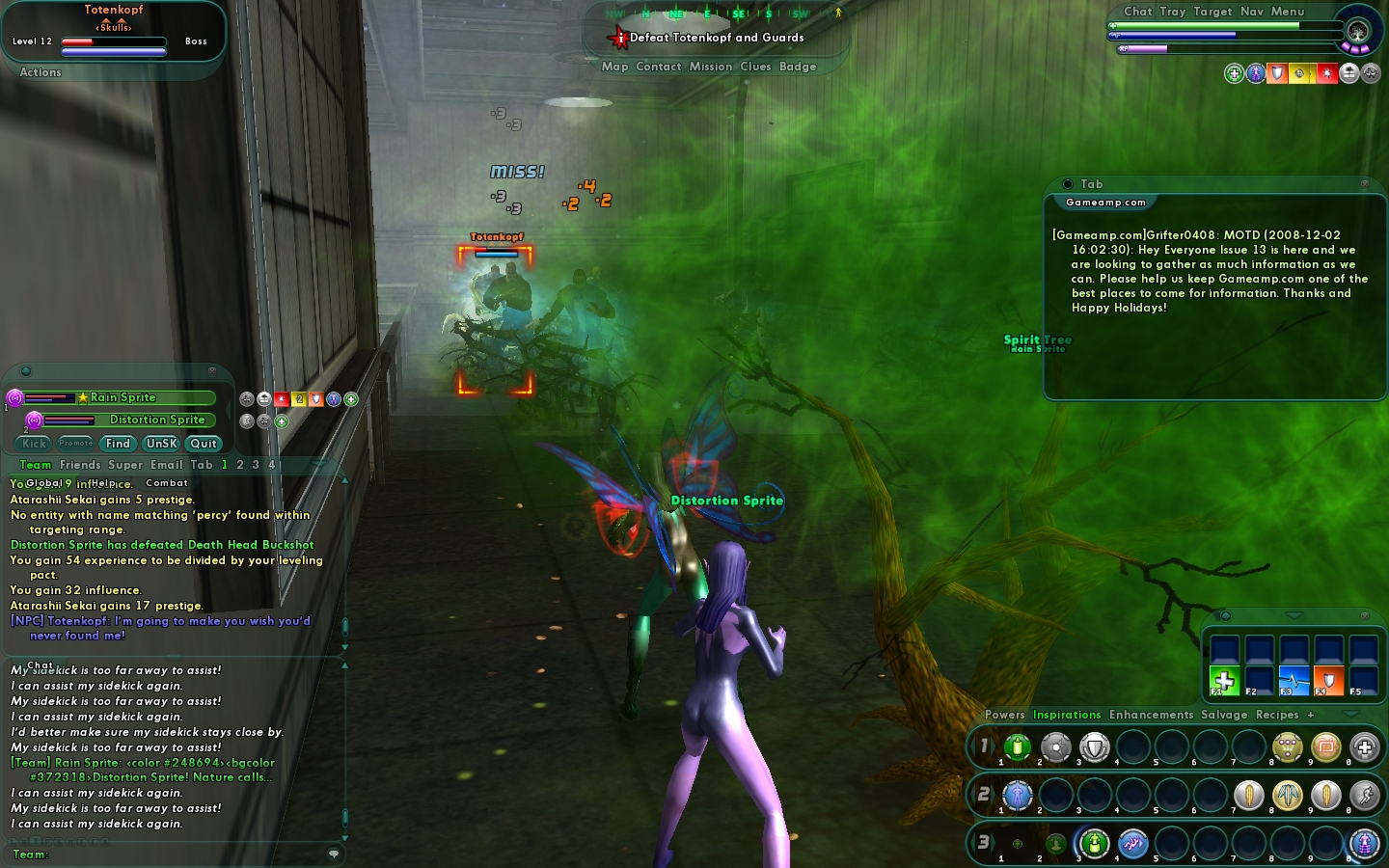Switch chat to Friends tab
1389x868 pixels.
pyautogui.click(x=80, y=465)
